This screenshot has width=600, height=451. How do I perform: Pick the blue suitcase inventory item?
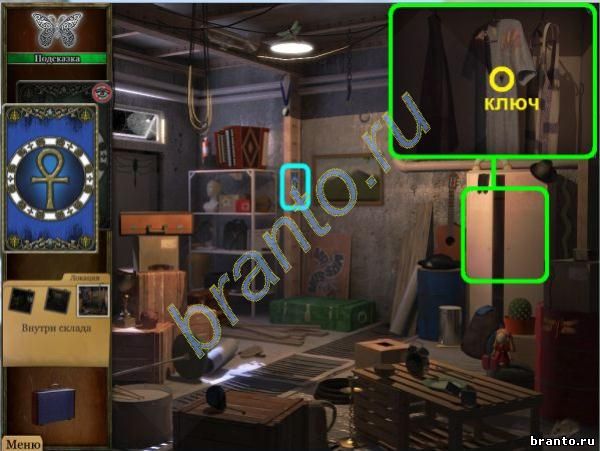click(52, 405)
